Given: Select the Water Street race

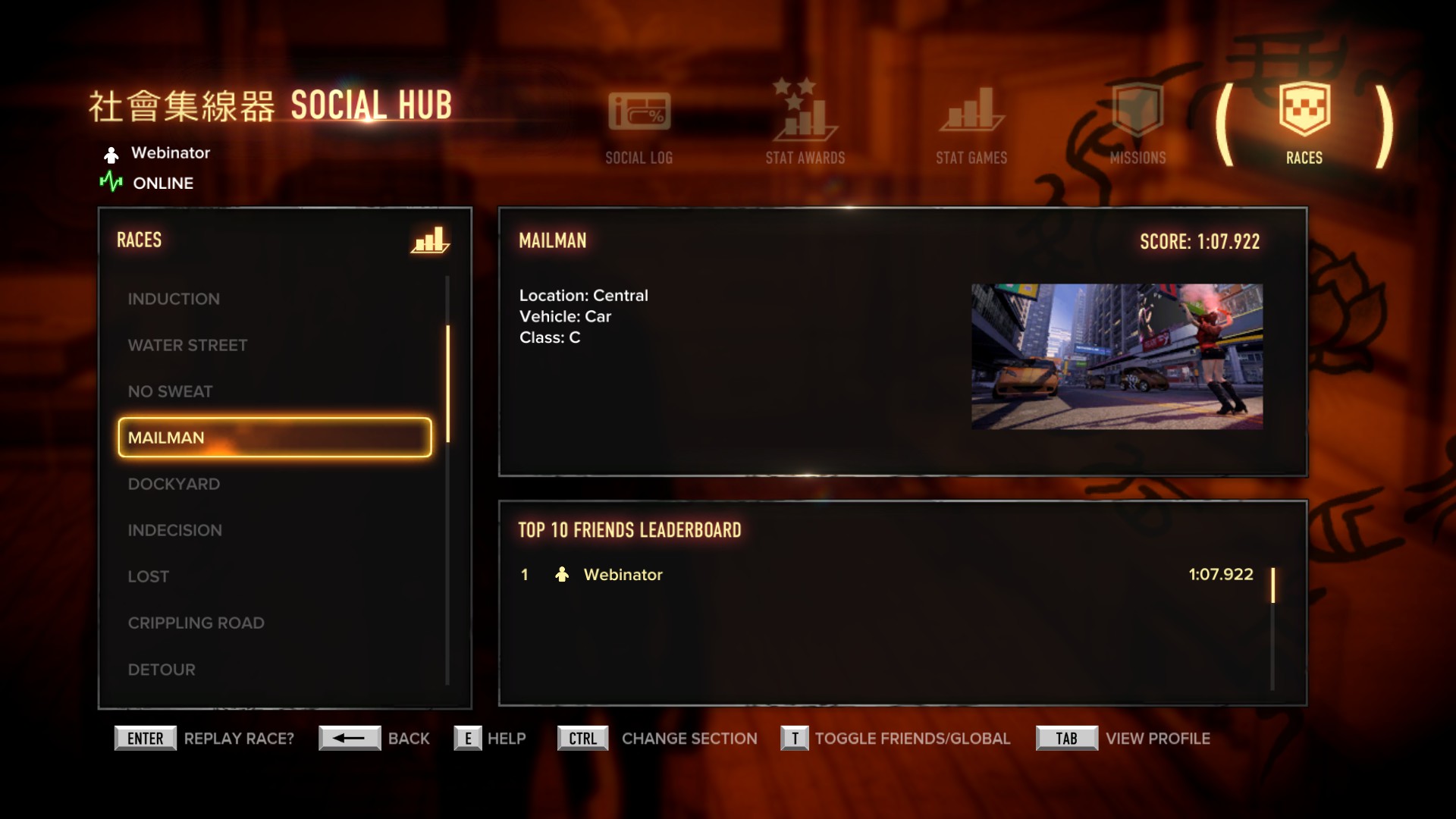Looking at the screenshot, I should pyautogui.click(x=187, y=345).
